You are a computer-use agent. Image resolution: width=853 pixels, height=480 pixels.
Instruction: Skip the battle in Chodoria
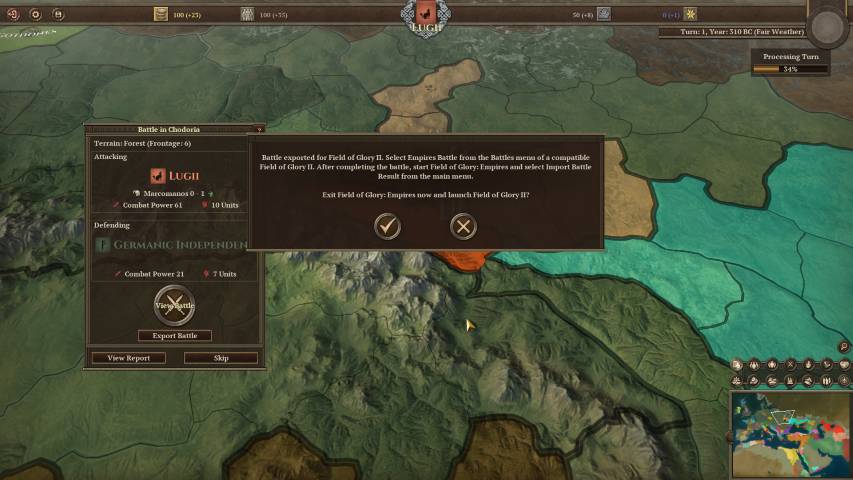[221, 358]
